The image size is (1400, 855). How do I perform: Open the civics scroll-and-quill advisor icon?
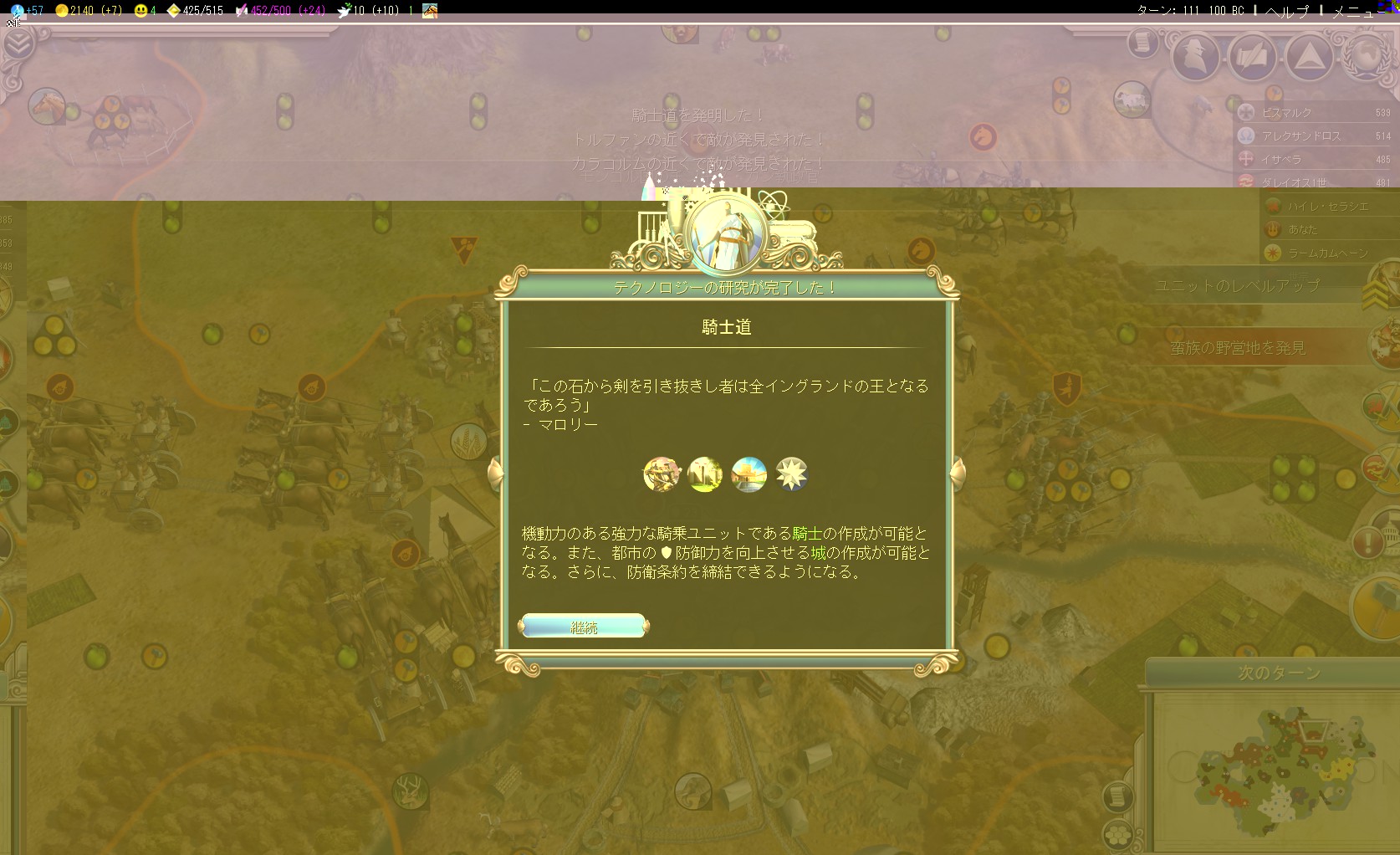(1251, 55)
